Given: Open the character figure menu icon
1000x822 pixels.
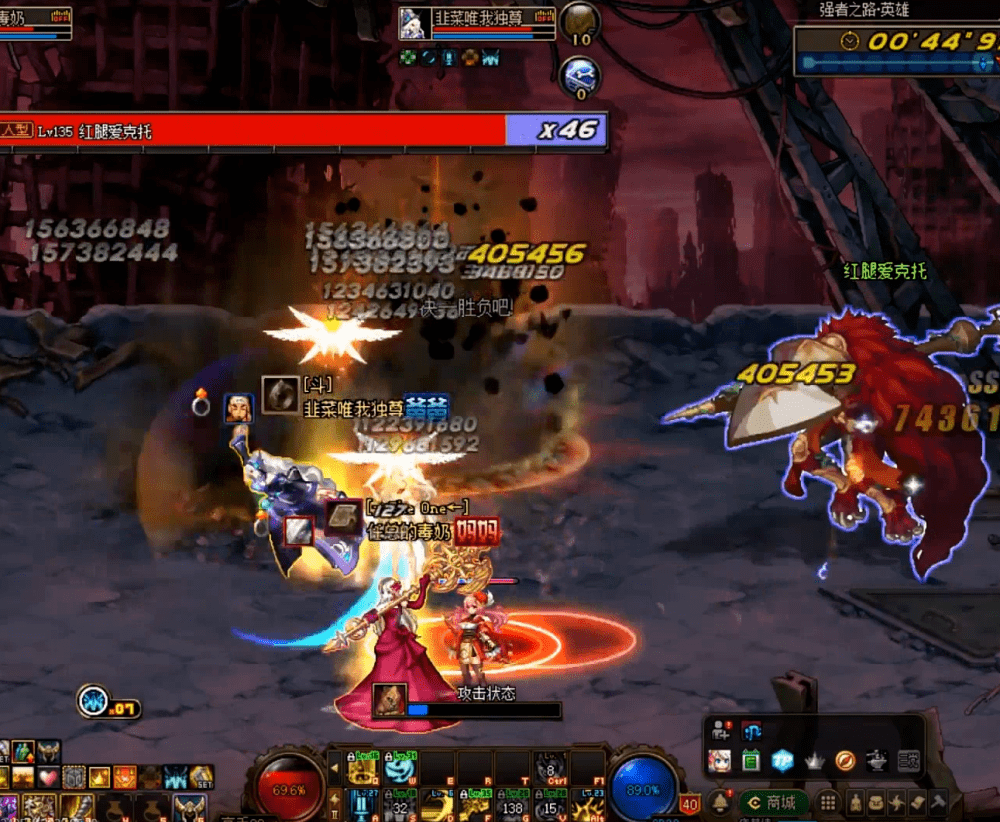Looking at the screenshot, I should click(x=855, y=802).
